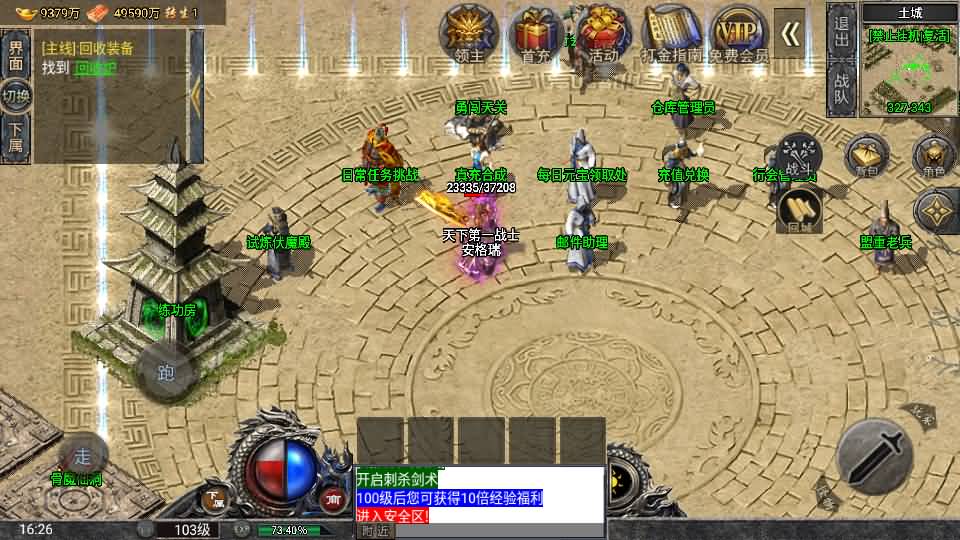Open the 首充 first recharge gift
Screen dimensions: 960x540
(536, 33)
